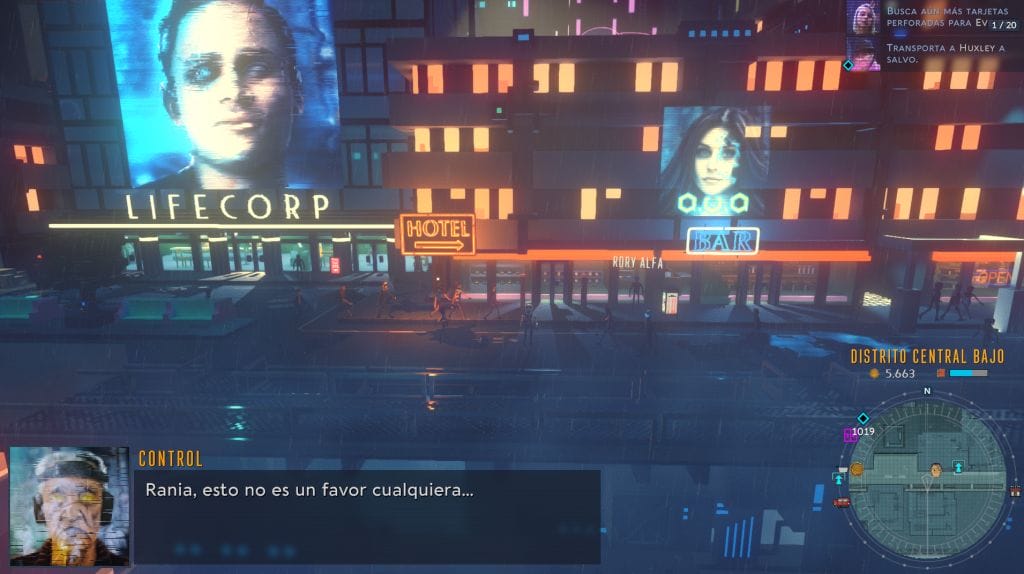Click the Control speaker portrait
The width and height of the screenshot is (1024, 574).
(69, 506)
